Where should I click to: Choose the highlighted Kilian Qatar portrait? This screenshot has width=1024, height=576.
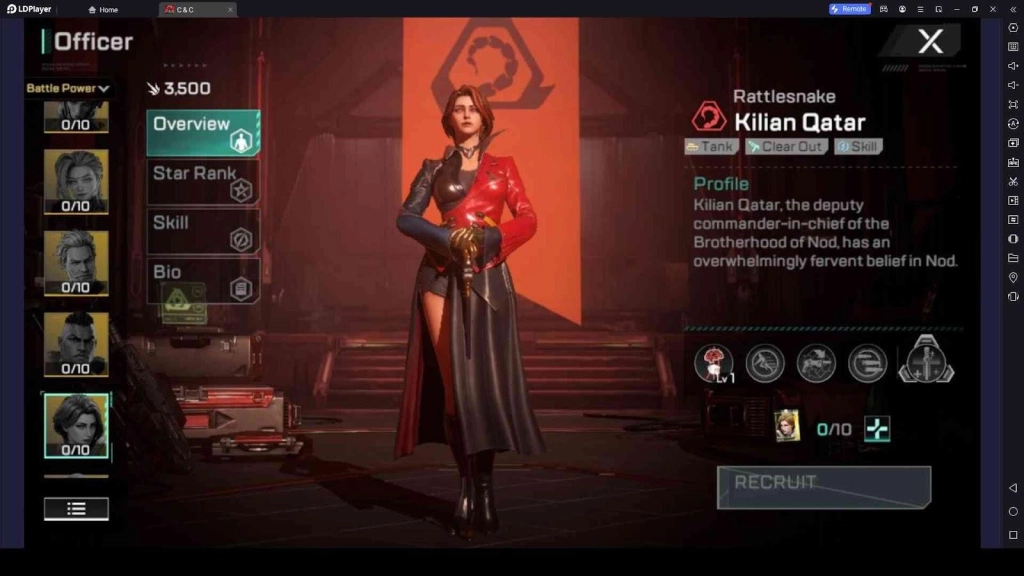coord(76,425)
